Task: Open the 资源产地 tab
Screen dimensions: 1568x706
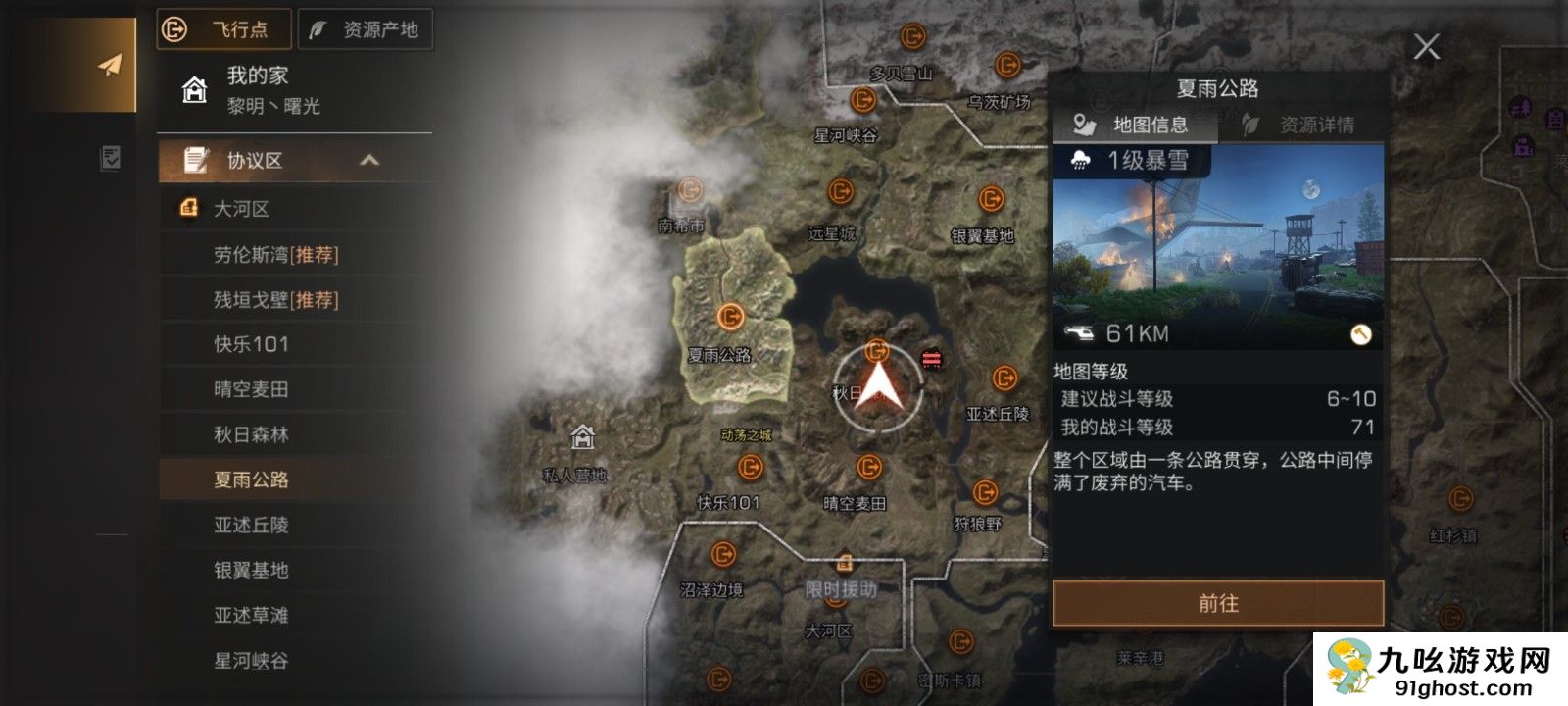Action: pyautogui.click(x=366, y=30)
